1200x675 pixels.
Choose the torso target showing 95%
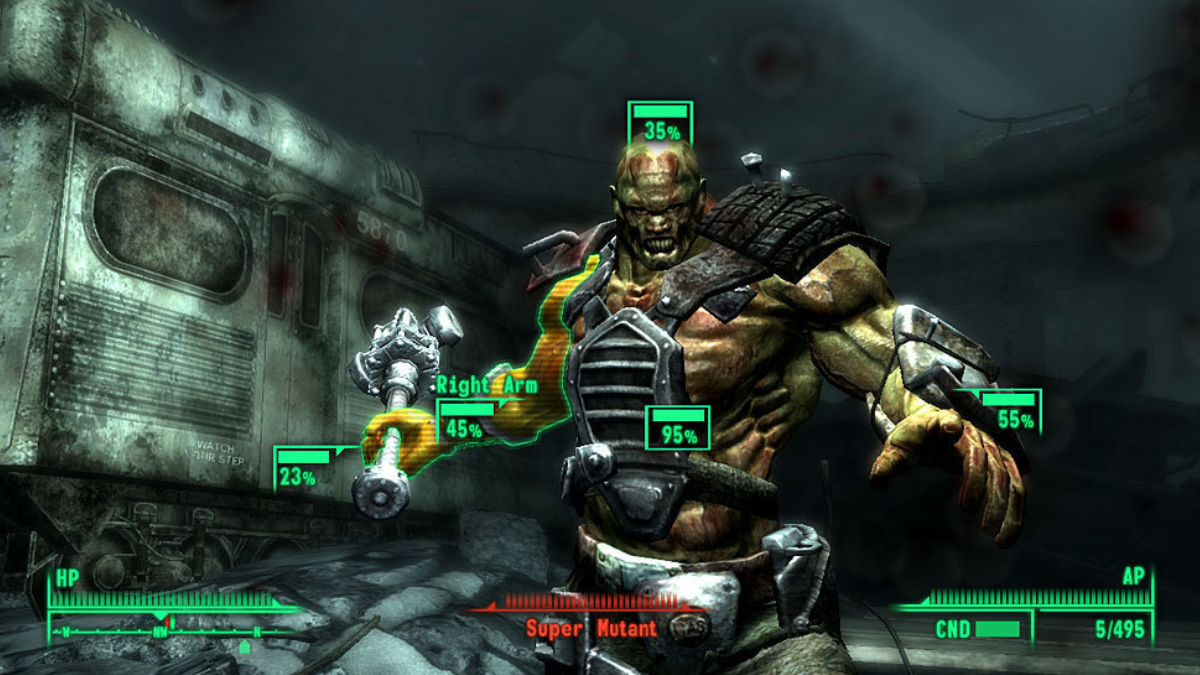[678, 428]
